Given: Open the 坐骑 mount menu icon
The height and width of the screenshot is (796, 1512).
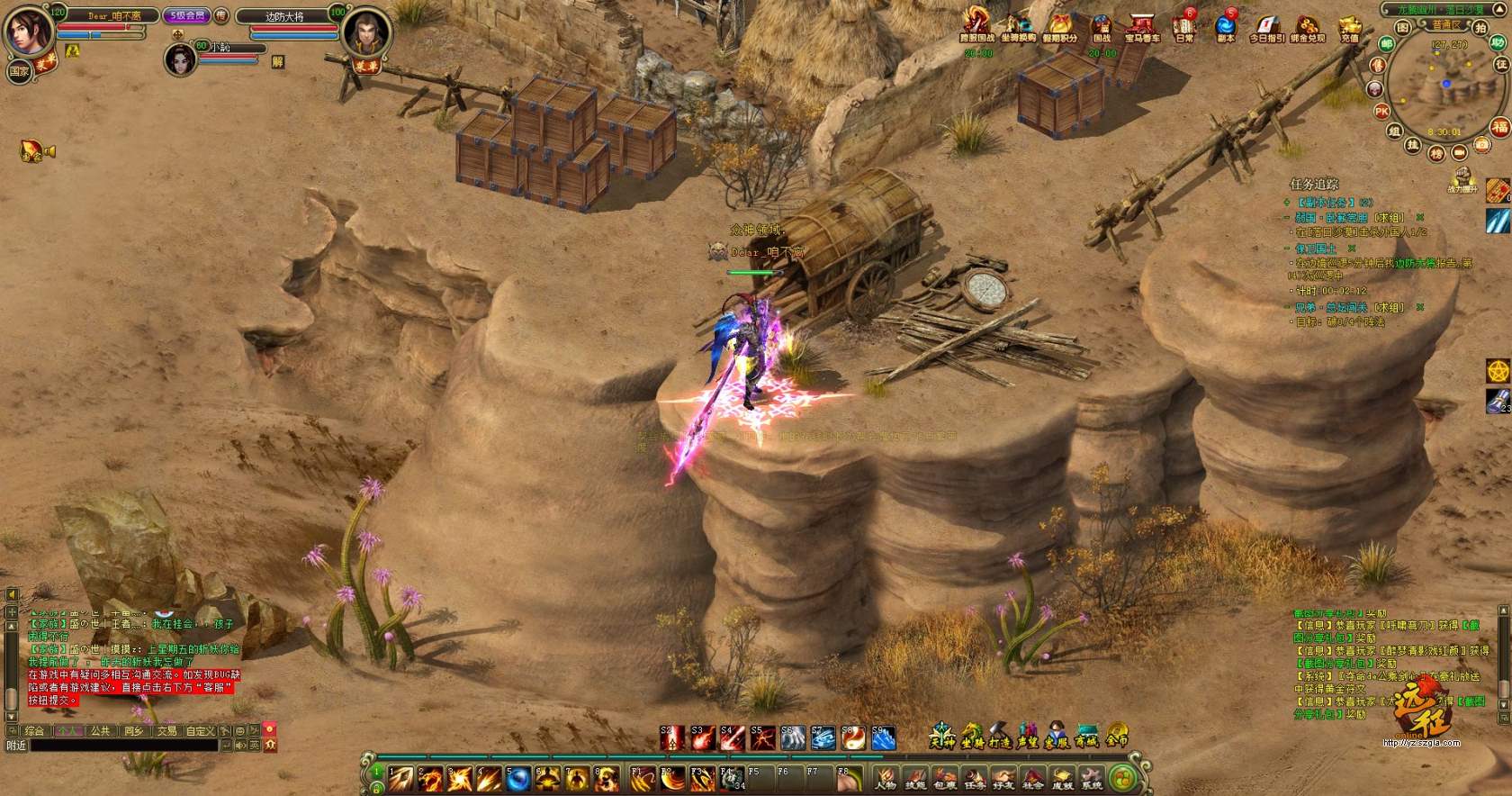Looking at the screenshot, I should 970,736.
